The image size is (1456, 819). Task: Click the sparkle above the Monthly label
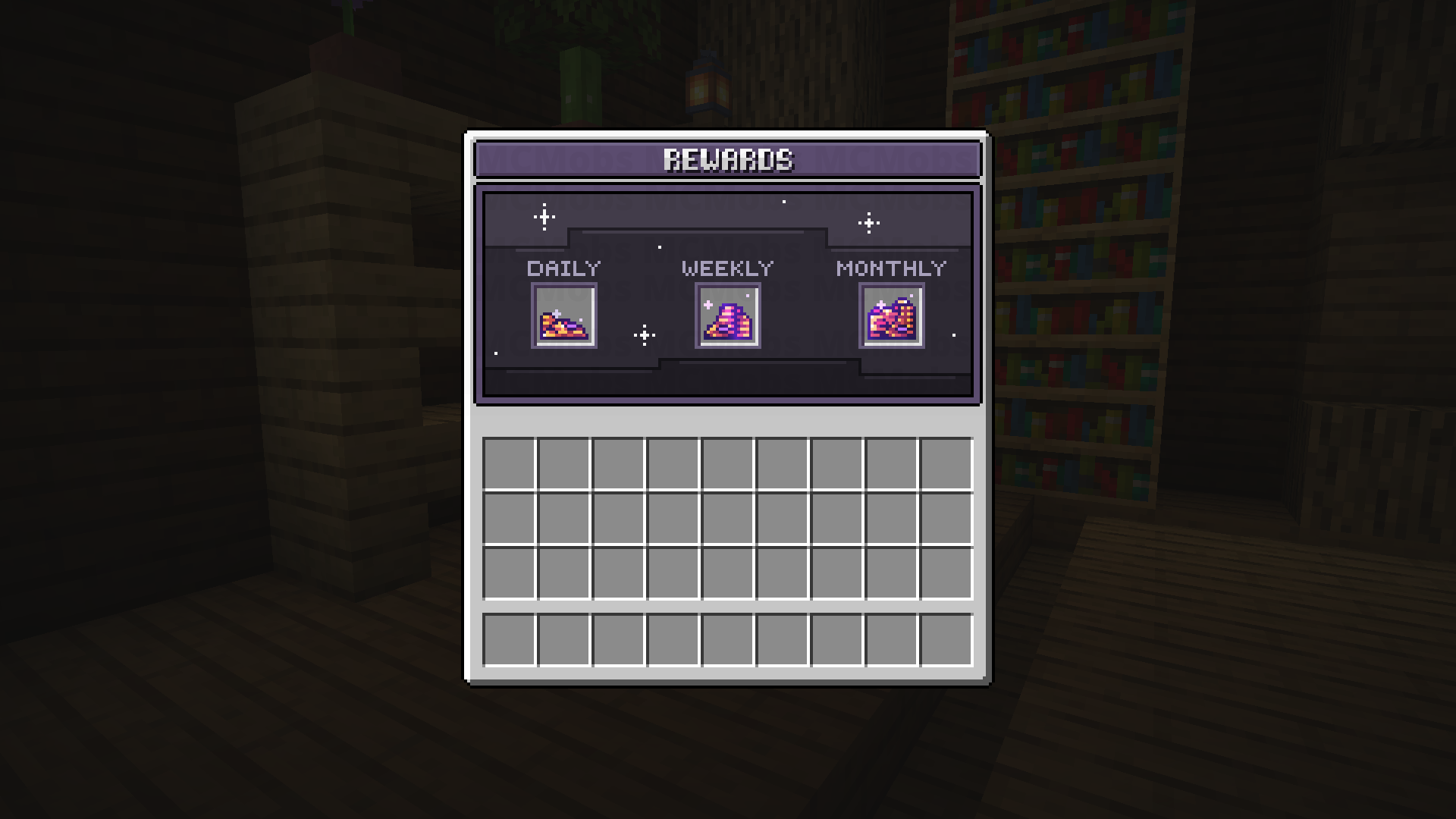(869, 222)
